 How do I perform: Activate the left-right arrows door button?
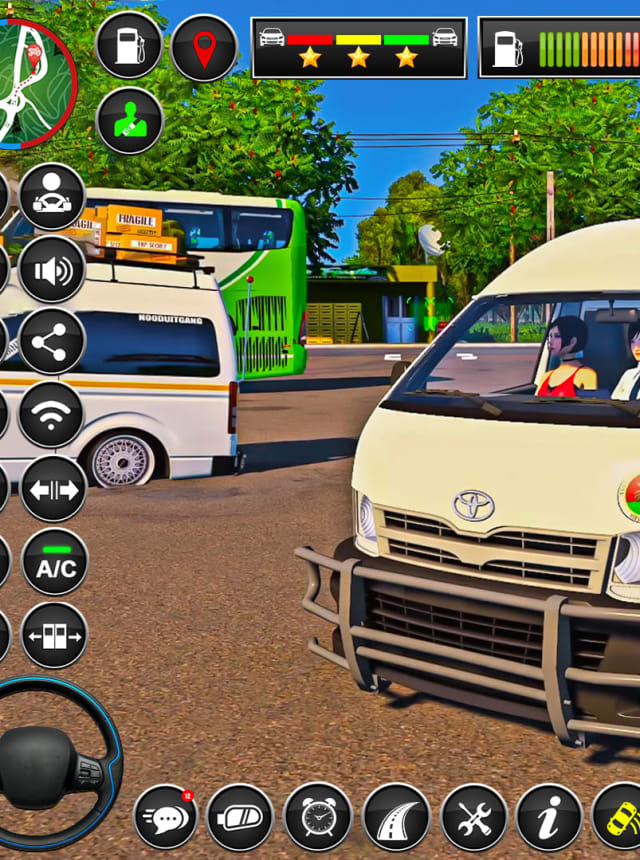click(x=54, y=489)
